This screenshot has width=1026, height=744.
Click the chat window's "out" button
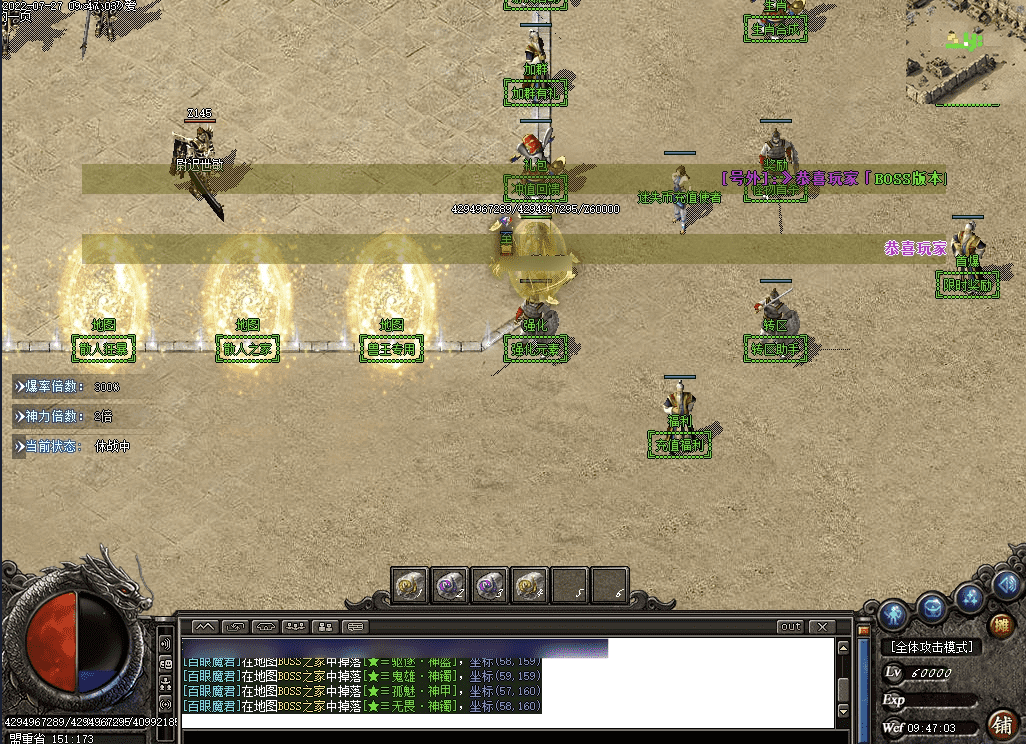click(791, 627)
